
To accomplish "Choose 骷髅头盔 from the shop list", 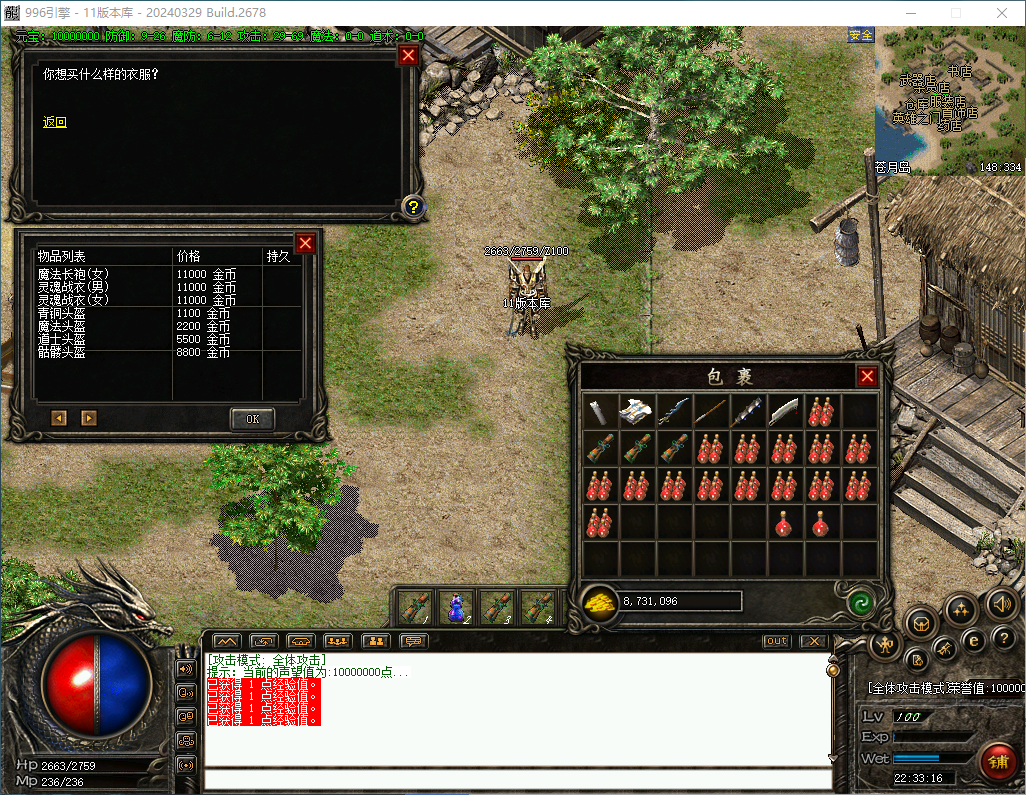I will click(61, 353).
